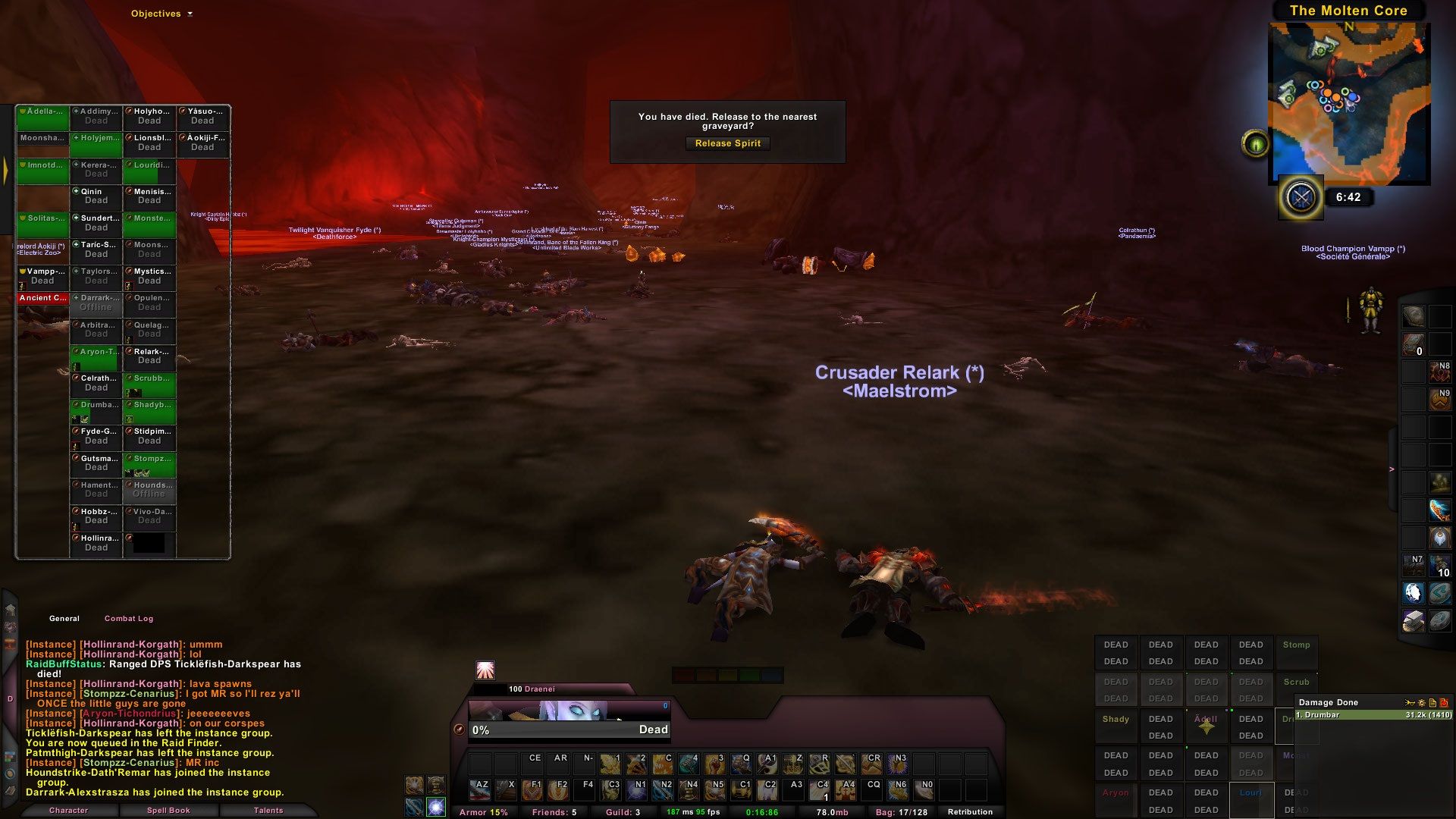The height and width of the screenshot is (819, 1456).
Task: Open the Objectives dropdown arrow
Action: pos(190,13)
